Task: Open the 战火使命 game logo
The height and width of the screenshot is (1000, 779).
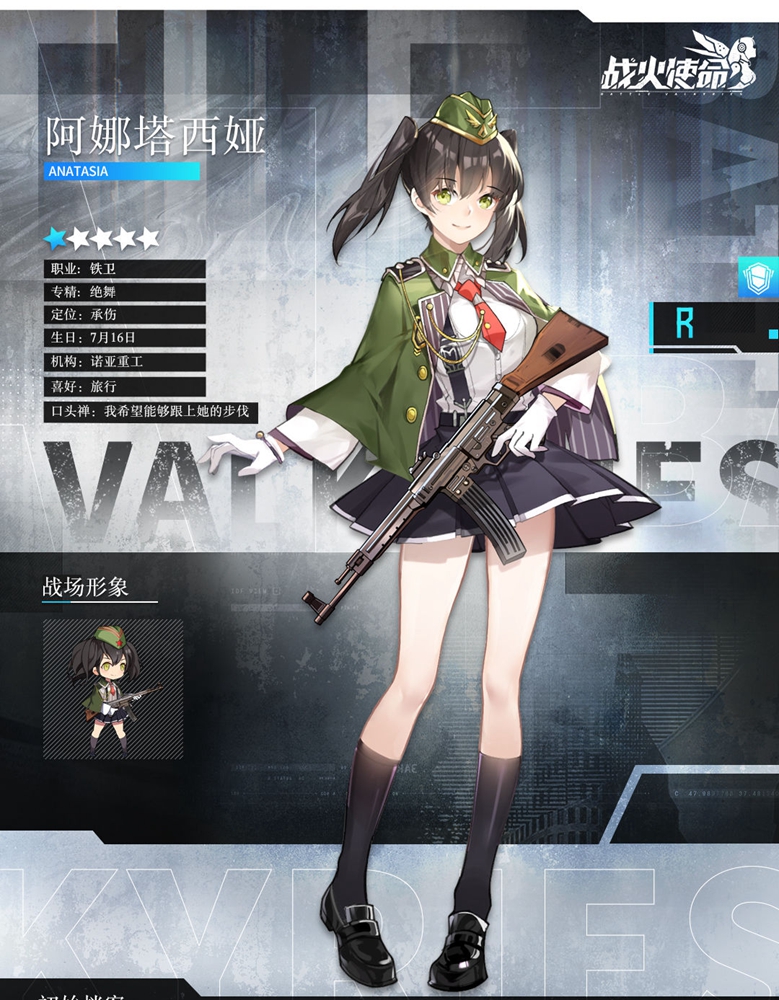Action: click(x=670, y=67)
